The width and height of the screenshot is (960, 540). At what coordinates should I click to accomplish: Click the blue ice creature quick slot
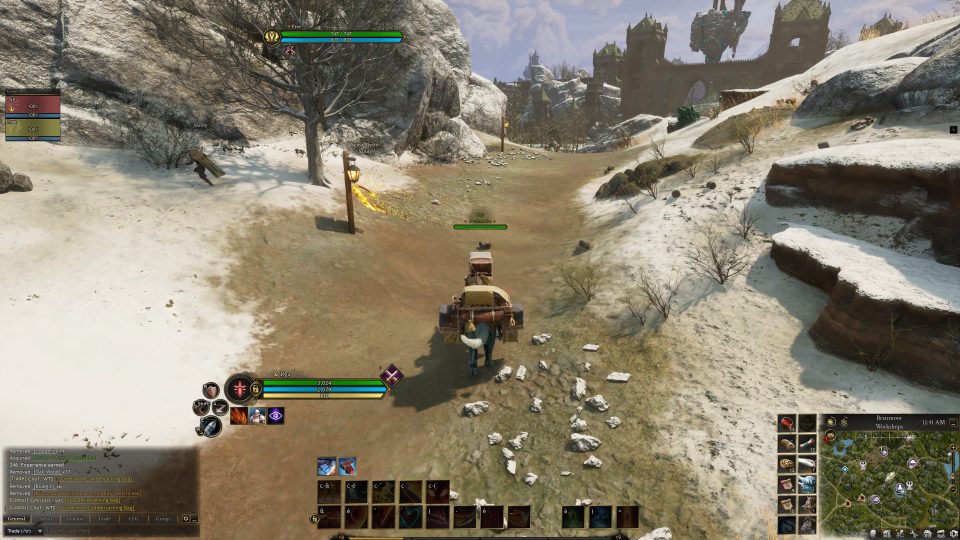coord(807,484)
